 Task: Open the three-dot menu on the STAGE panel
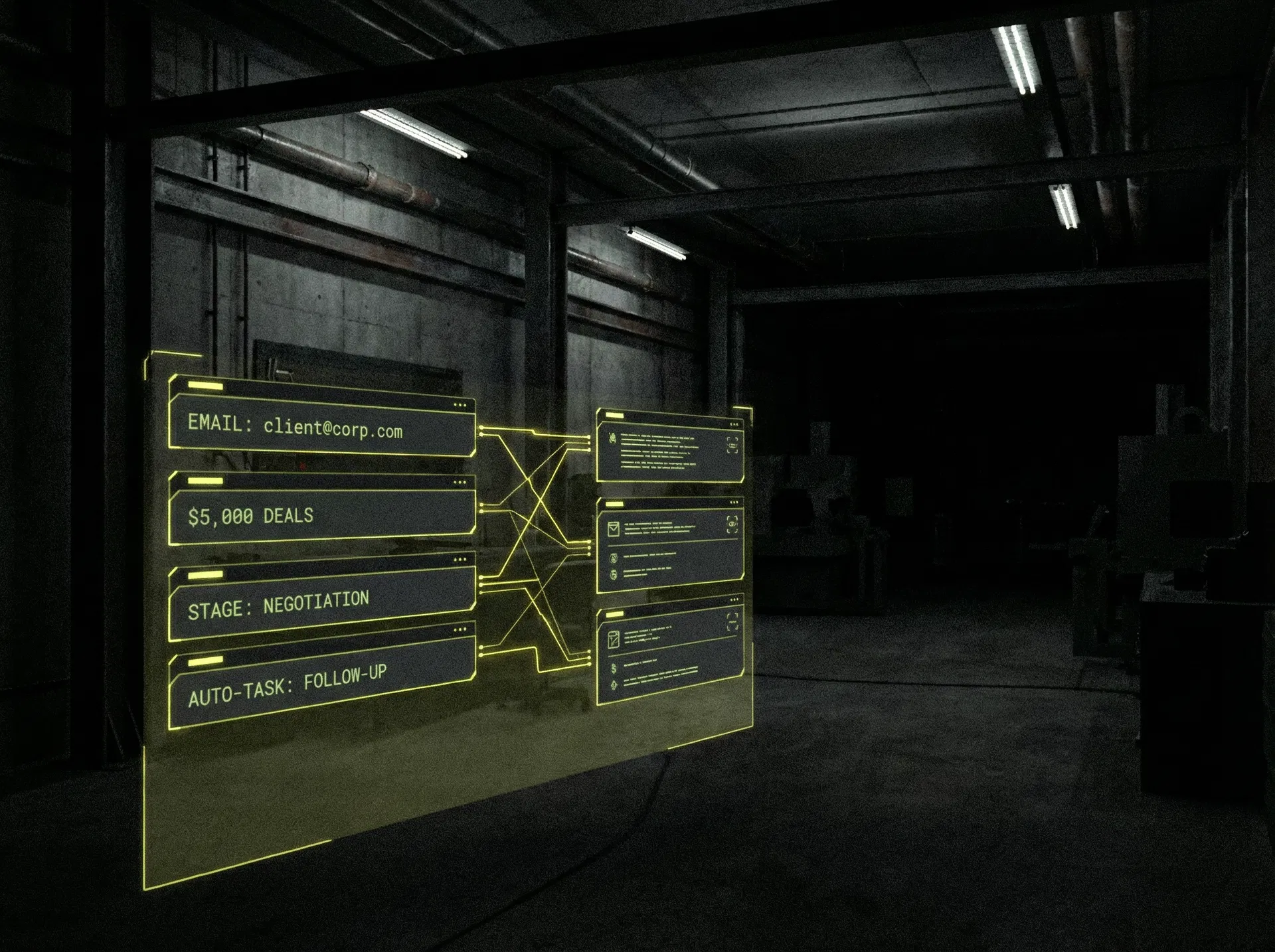coord(460,560)
